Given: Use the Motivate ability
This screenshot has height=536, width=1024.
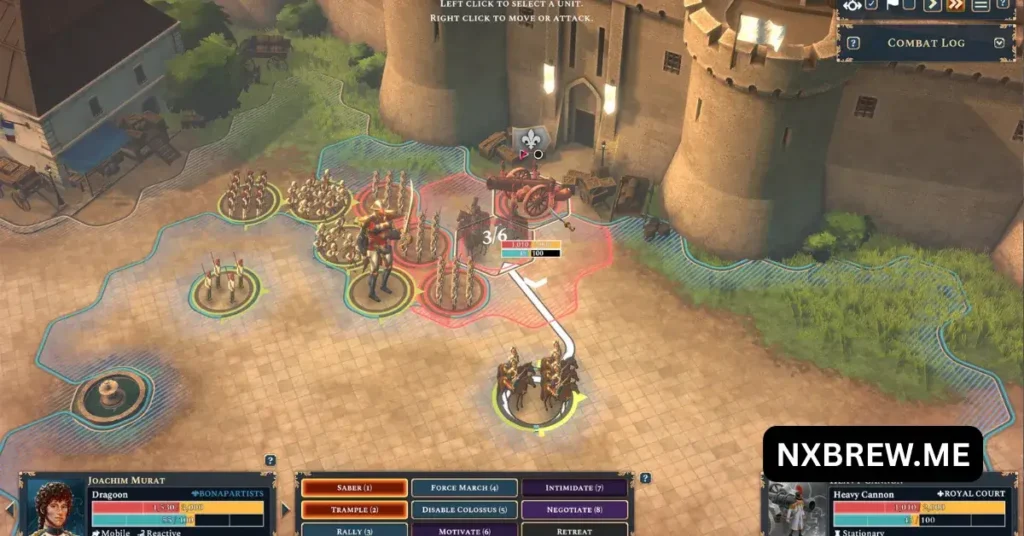Looking at the screenshot, I should [464, 529].
